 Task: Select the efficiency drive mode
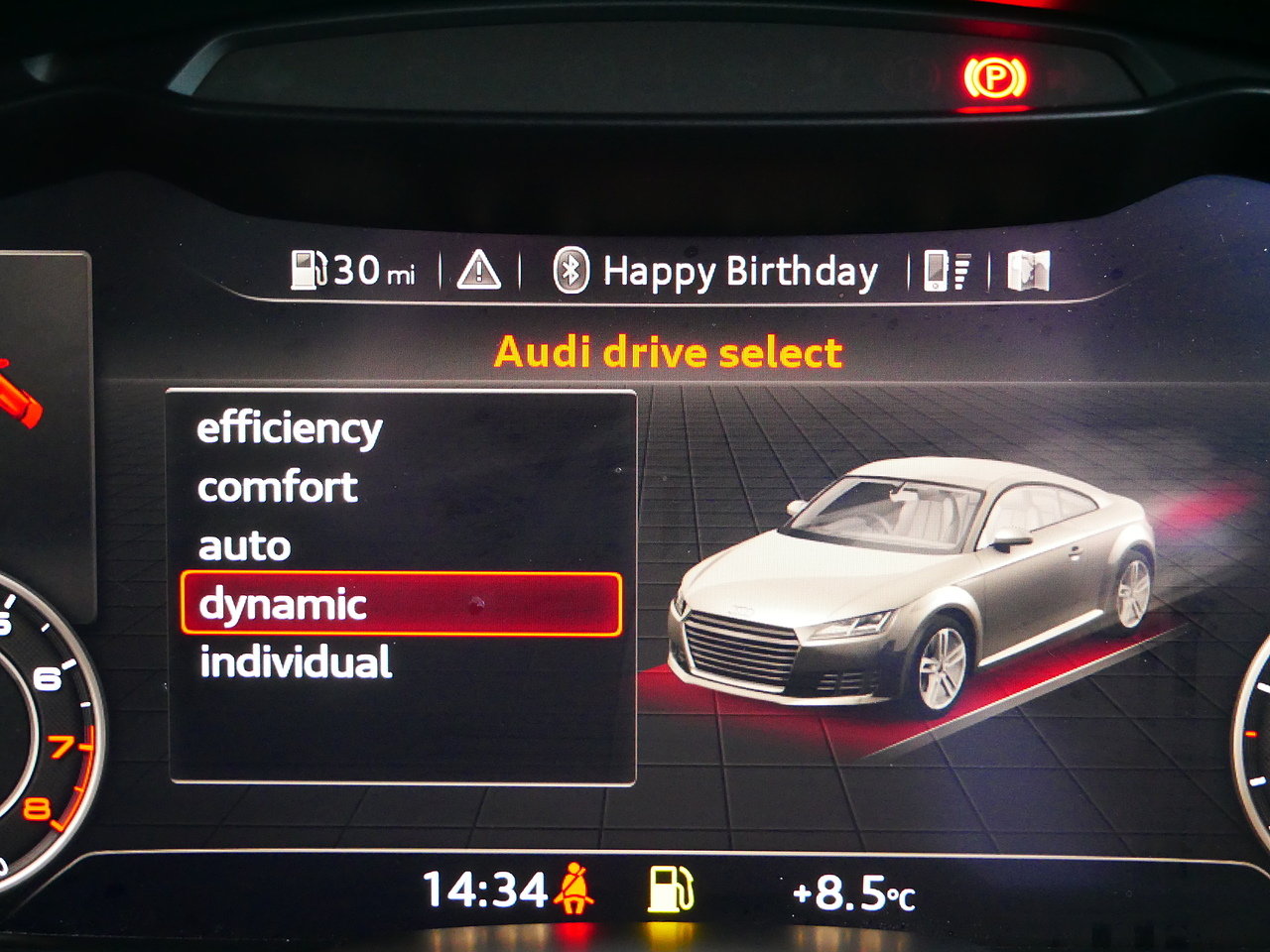click(x=290, y=429)
